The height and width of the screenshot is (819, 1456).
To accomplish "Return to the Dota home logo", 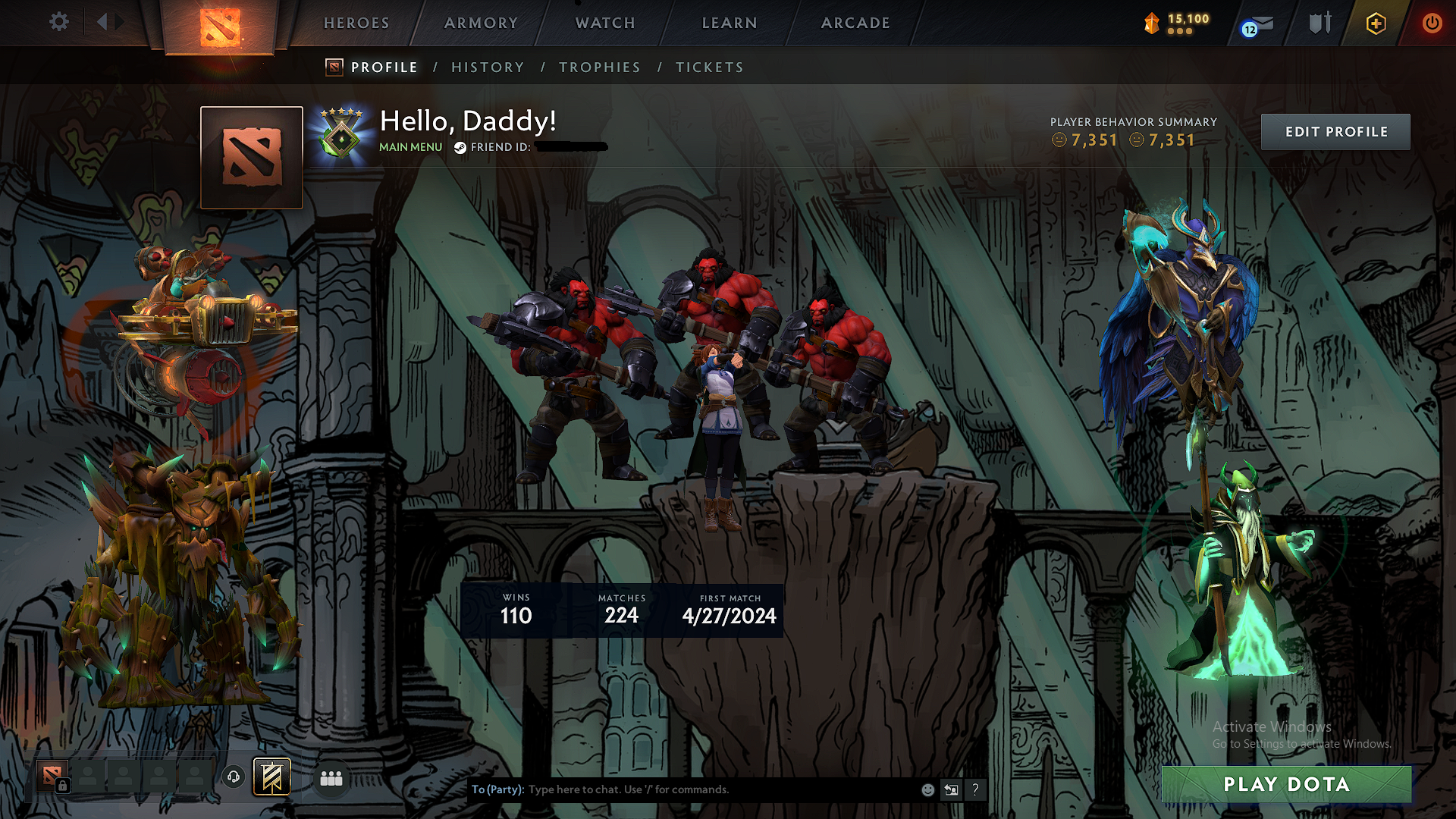I will 220,27.
